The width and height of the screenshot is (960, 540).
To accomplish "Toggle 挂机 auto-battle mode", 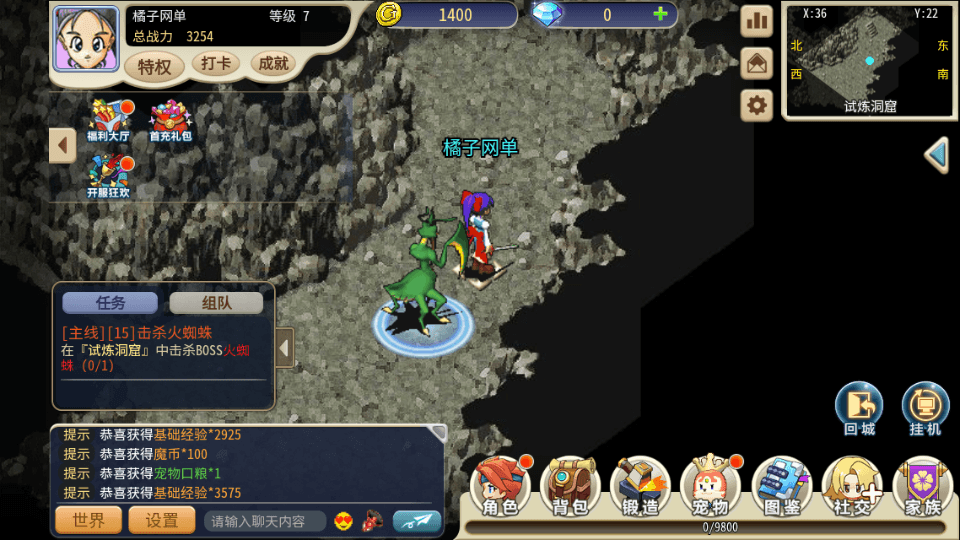I will 926,409.
